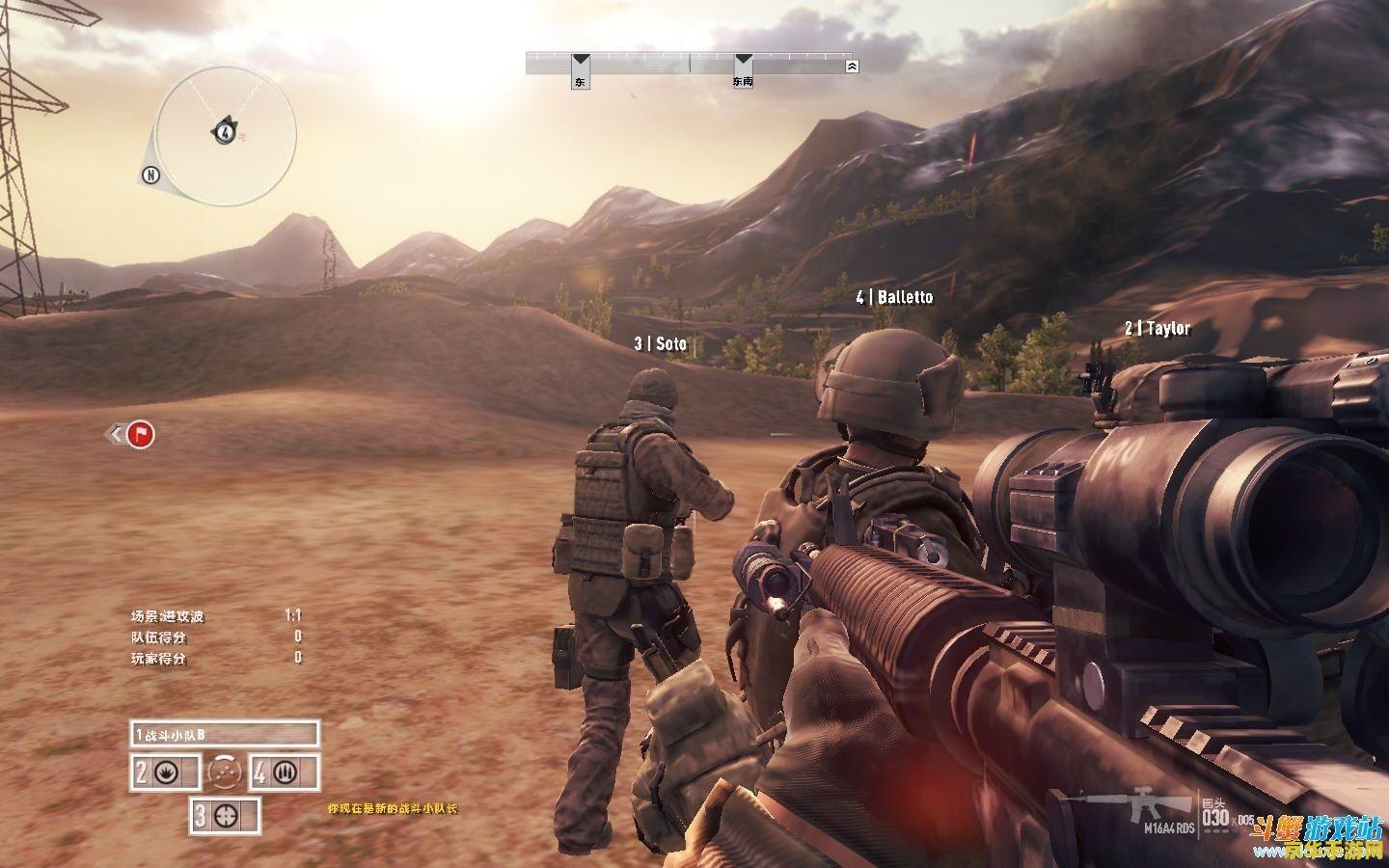Click the circular radar minimap

[x=226, y=135]
